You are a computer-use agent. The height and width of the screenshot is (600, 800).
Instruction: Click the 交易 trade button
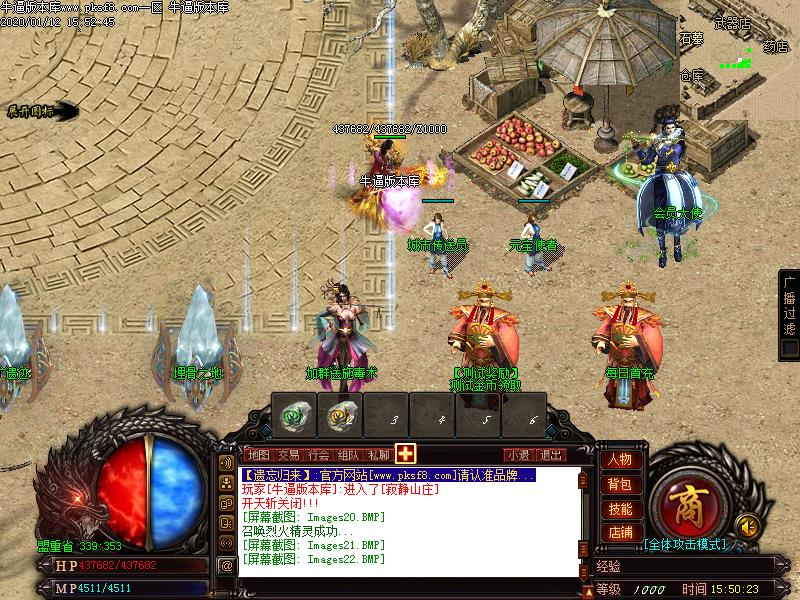point(288,455)
